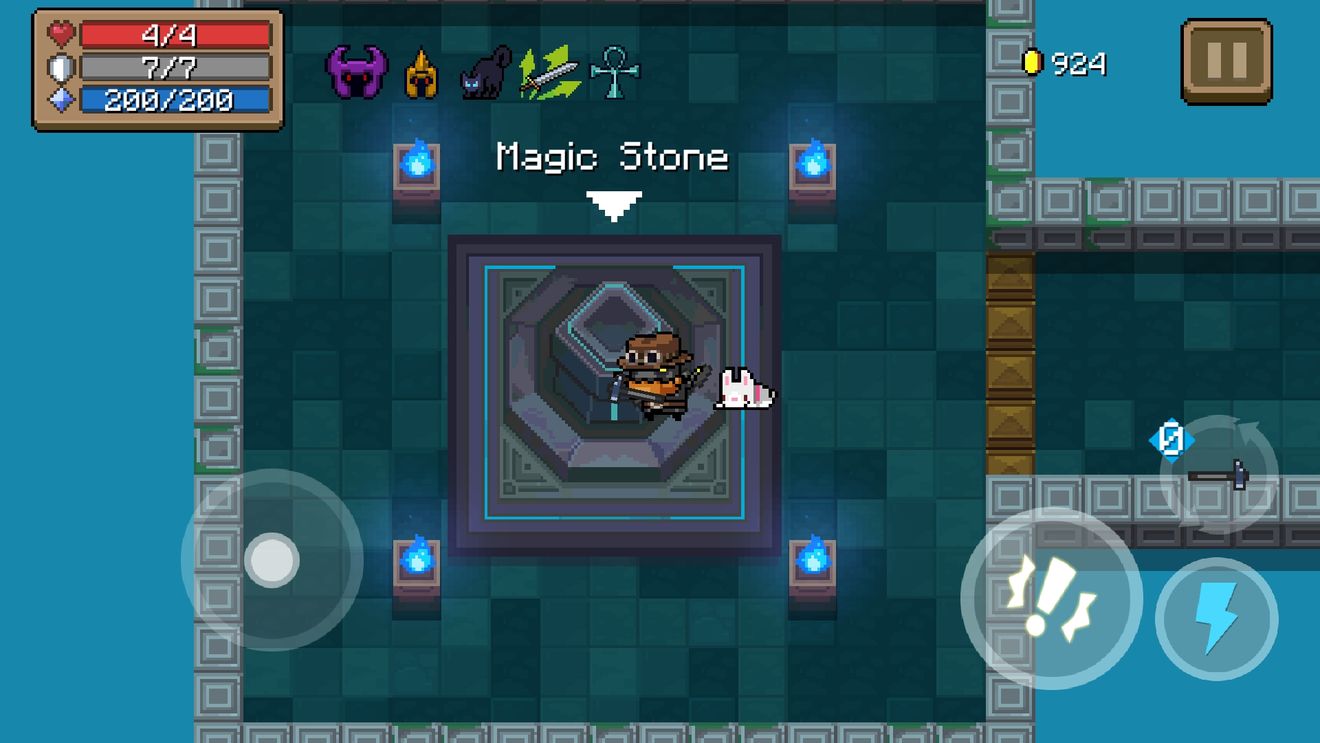Tap the attack button with exclamation marks

pyautogui.click(x=1051, y=598)
